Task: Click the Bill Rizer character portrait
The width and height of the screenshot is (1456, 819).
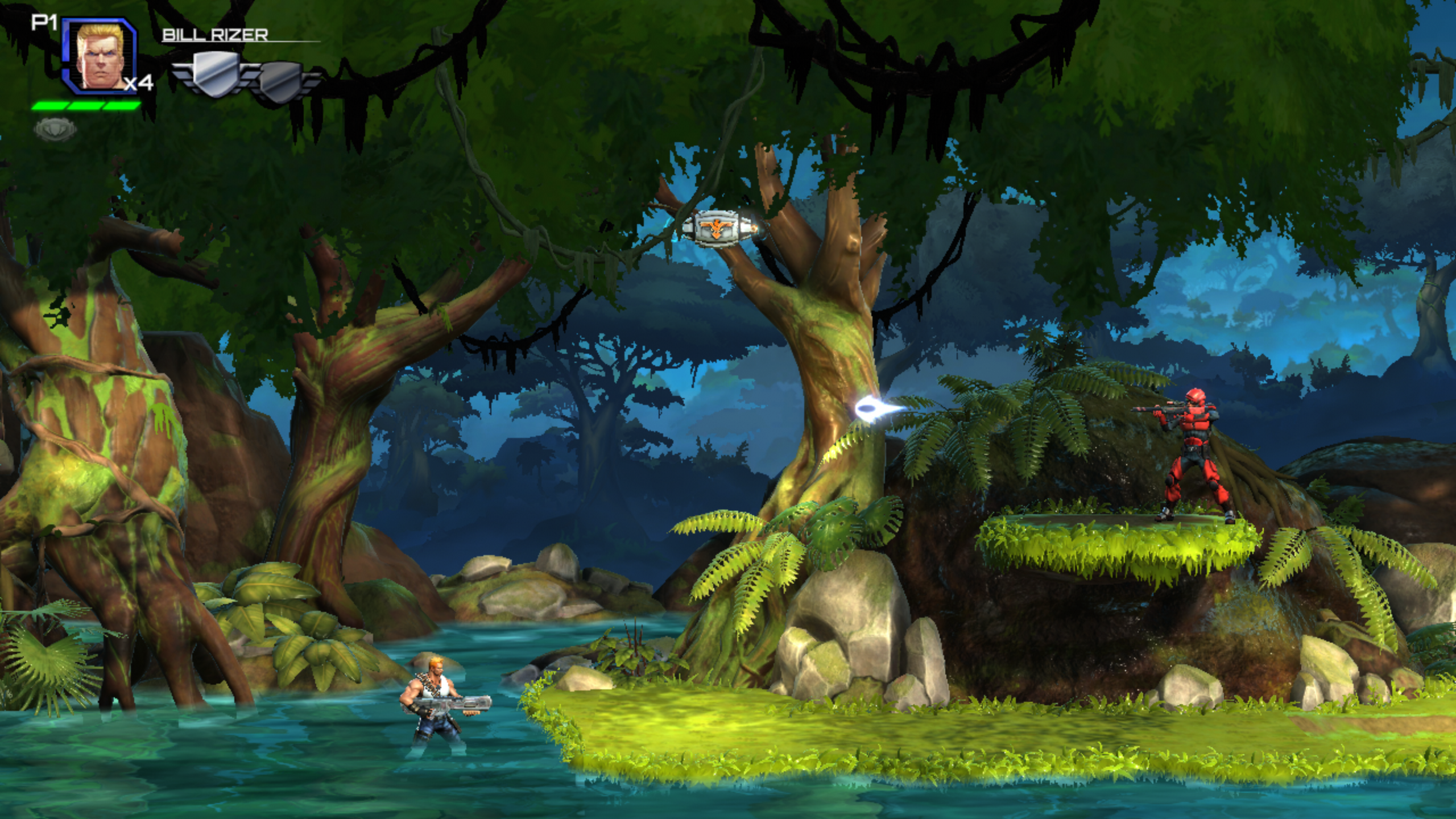Action: point(99,56)
